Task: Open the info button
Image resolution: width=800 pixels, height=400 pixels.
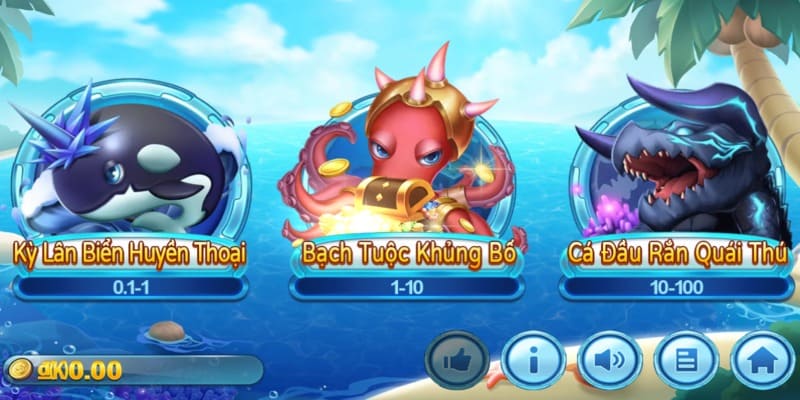Action: point(533,360)
